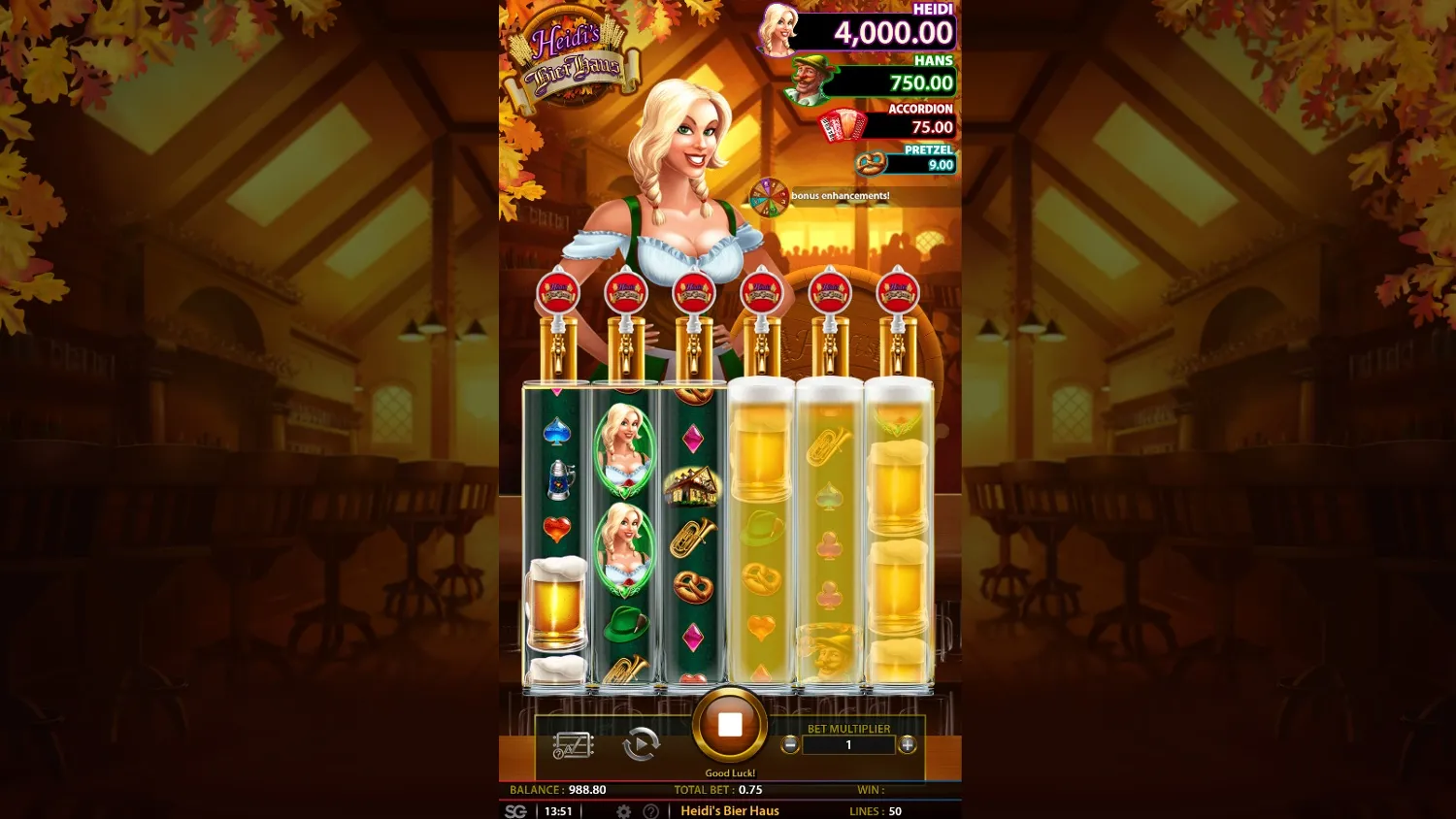Select the Heidi's Bier Haus title text
This screenshot has width=1456, height=819.
click(x=731, y=809)
